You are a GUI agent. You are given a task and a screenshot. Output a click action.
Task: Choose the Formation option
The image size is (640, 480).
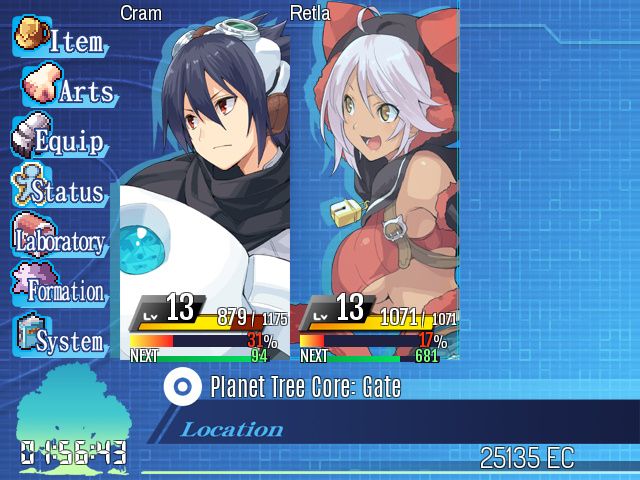pos(60,290)
